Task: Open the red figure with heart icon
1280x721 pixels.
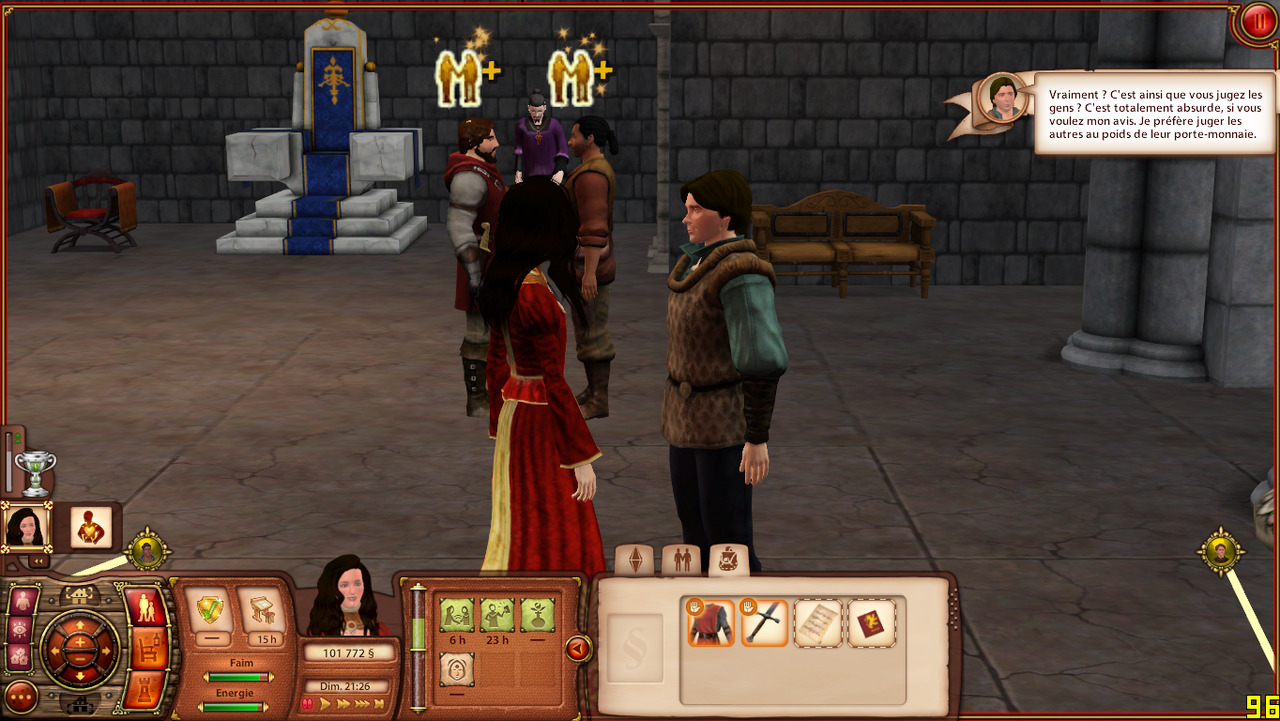Action: [91, 527]
